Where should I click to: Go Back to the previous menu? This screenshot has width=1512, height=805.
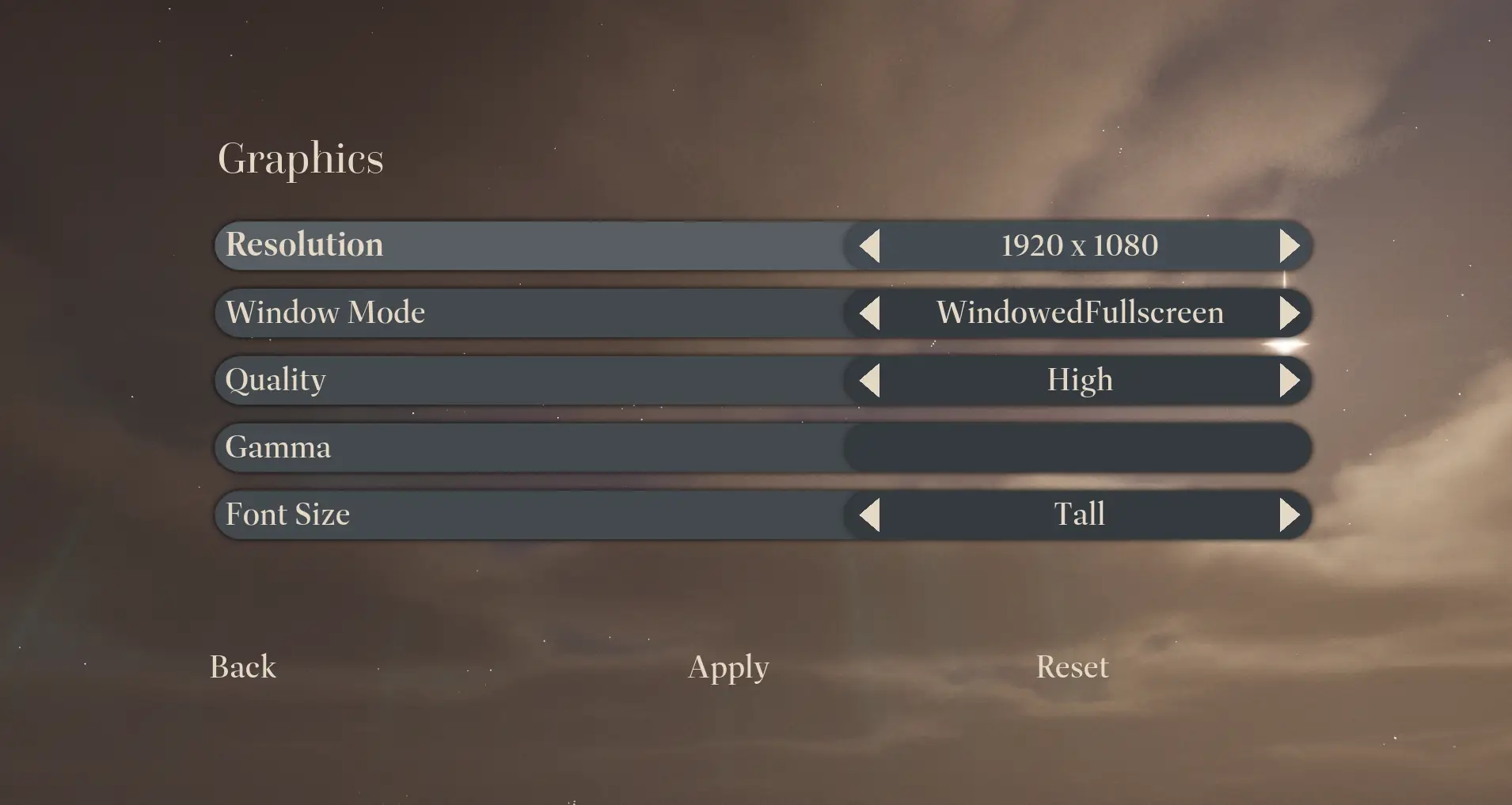pos(243,667)
